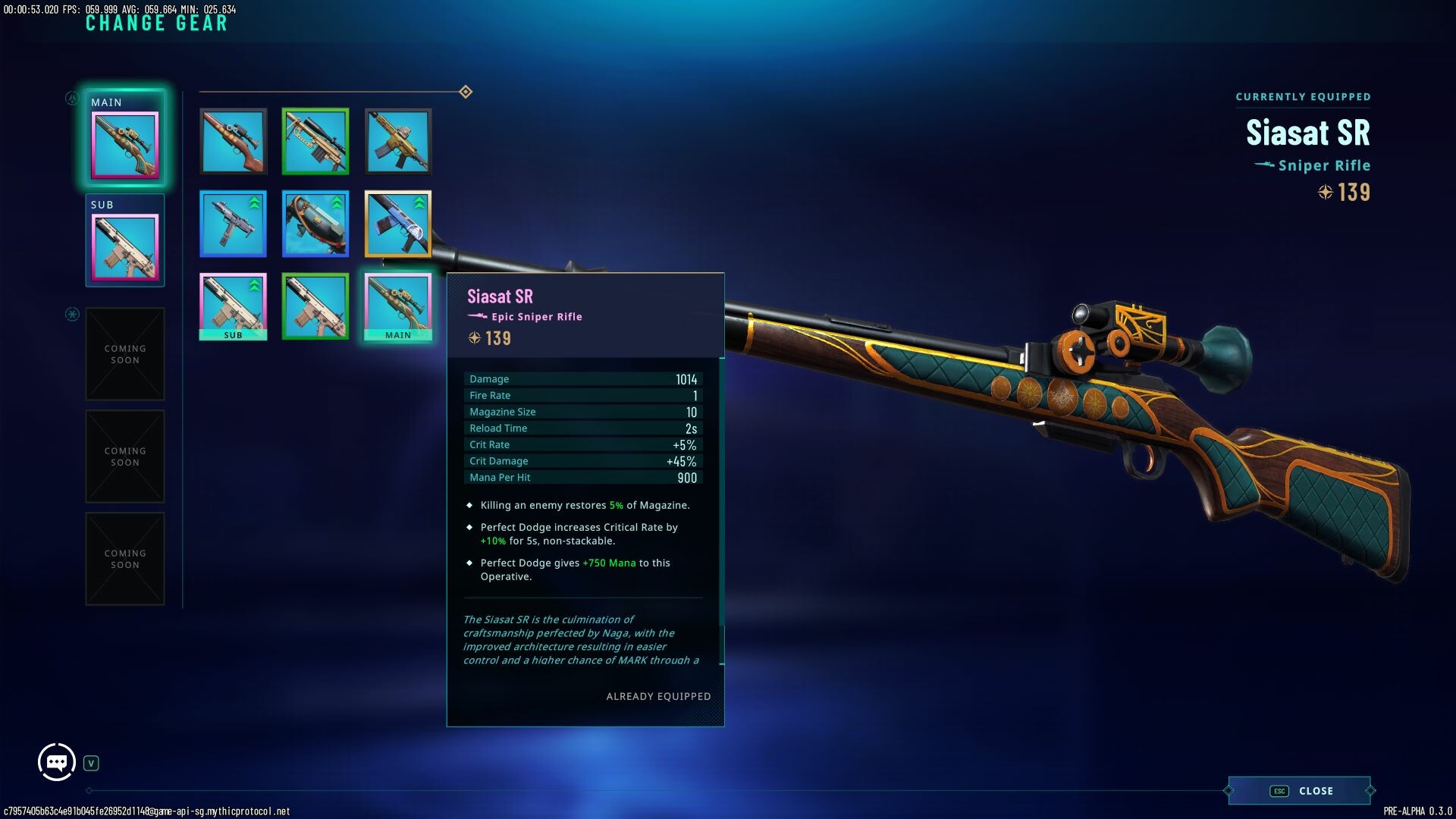
Task: Pick the gold-framed blue assault rifle
Action: tap(398, 224)
